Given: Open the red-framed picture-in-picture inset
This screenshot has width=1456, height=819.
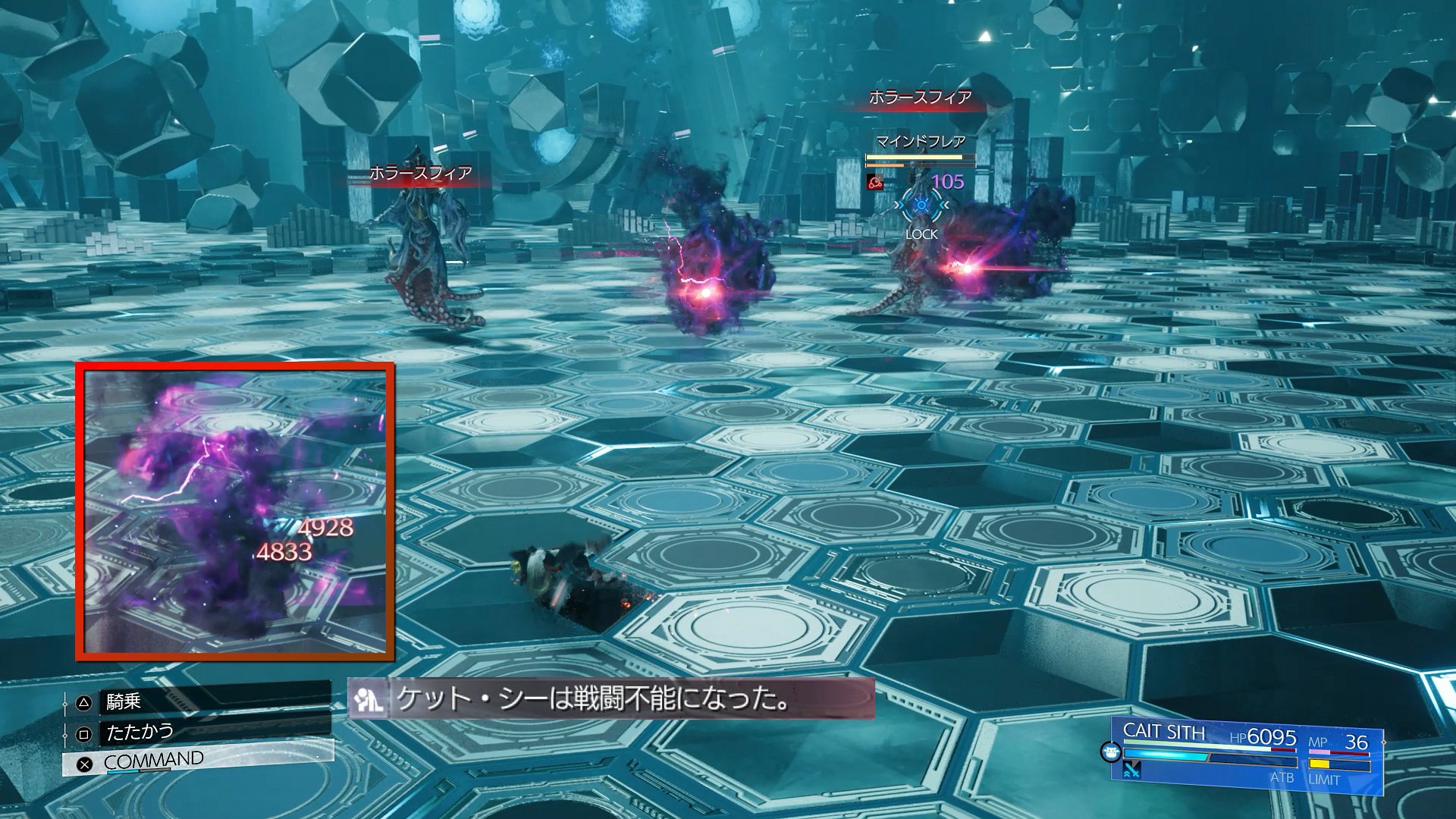Looking at the screenshot, I should tap(235, 511).
